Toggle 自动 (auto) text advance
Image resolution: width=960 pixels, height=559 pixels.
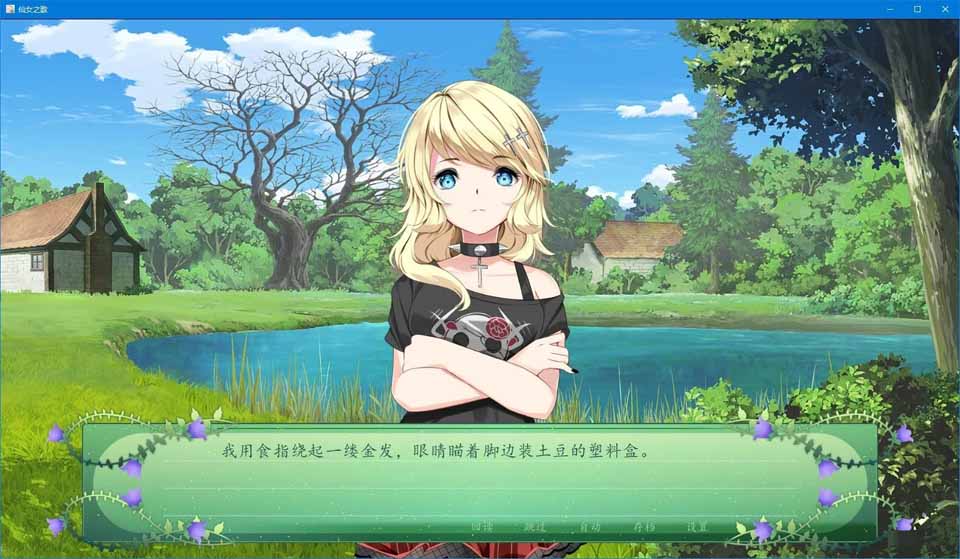coord(590,527)
